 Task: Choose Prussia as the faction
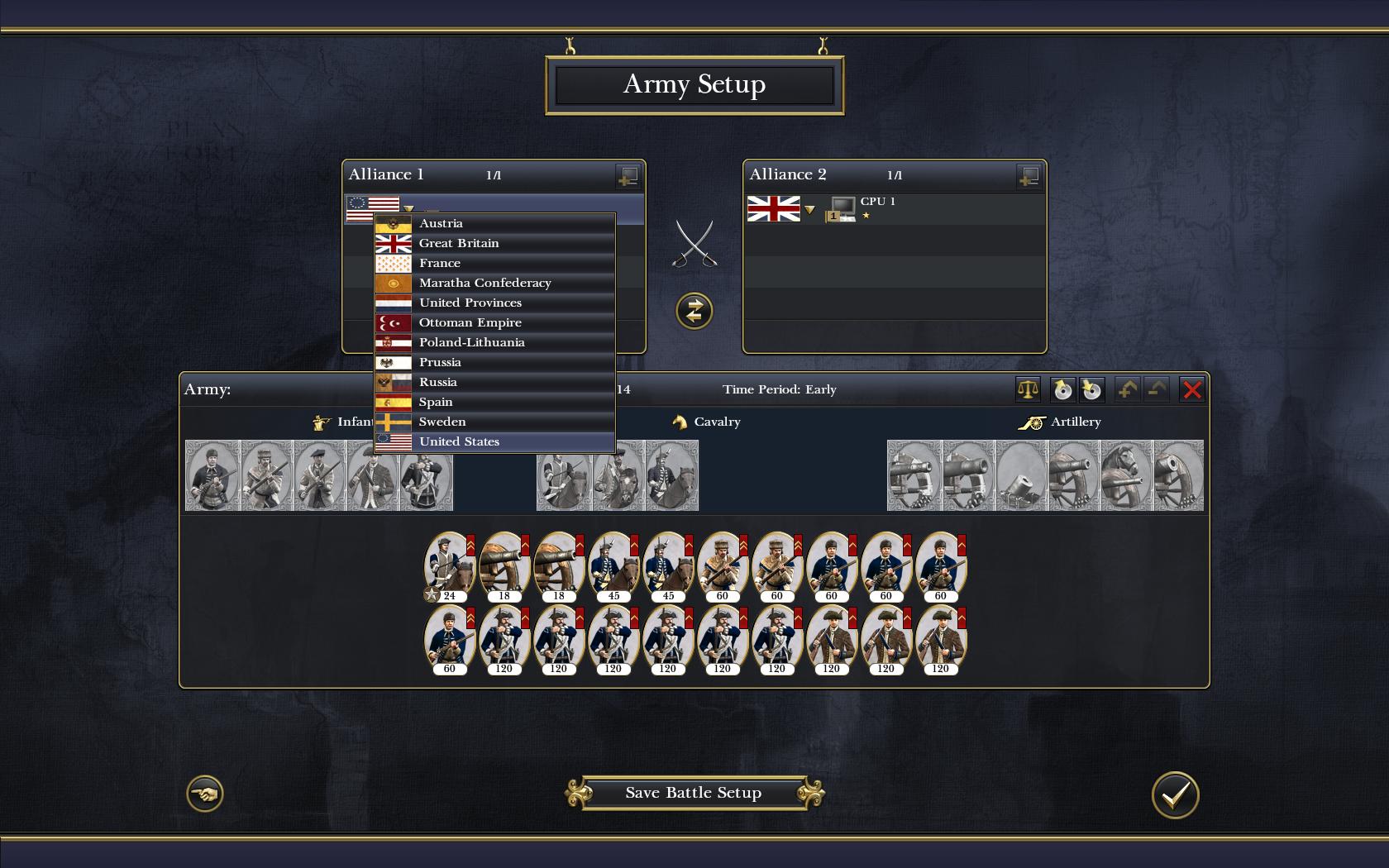pyautogui.click(x=494, y=362)
